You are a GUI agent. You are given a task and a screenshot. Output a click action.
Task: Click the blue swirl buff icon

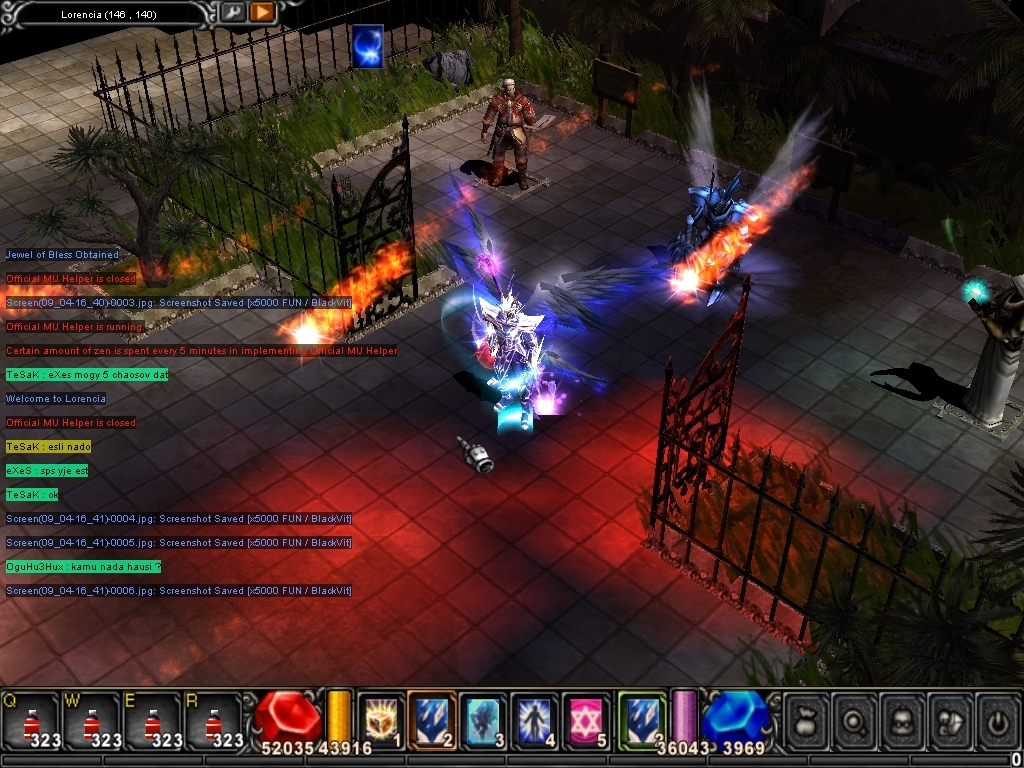coord(367,47)
